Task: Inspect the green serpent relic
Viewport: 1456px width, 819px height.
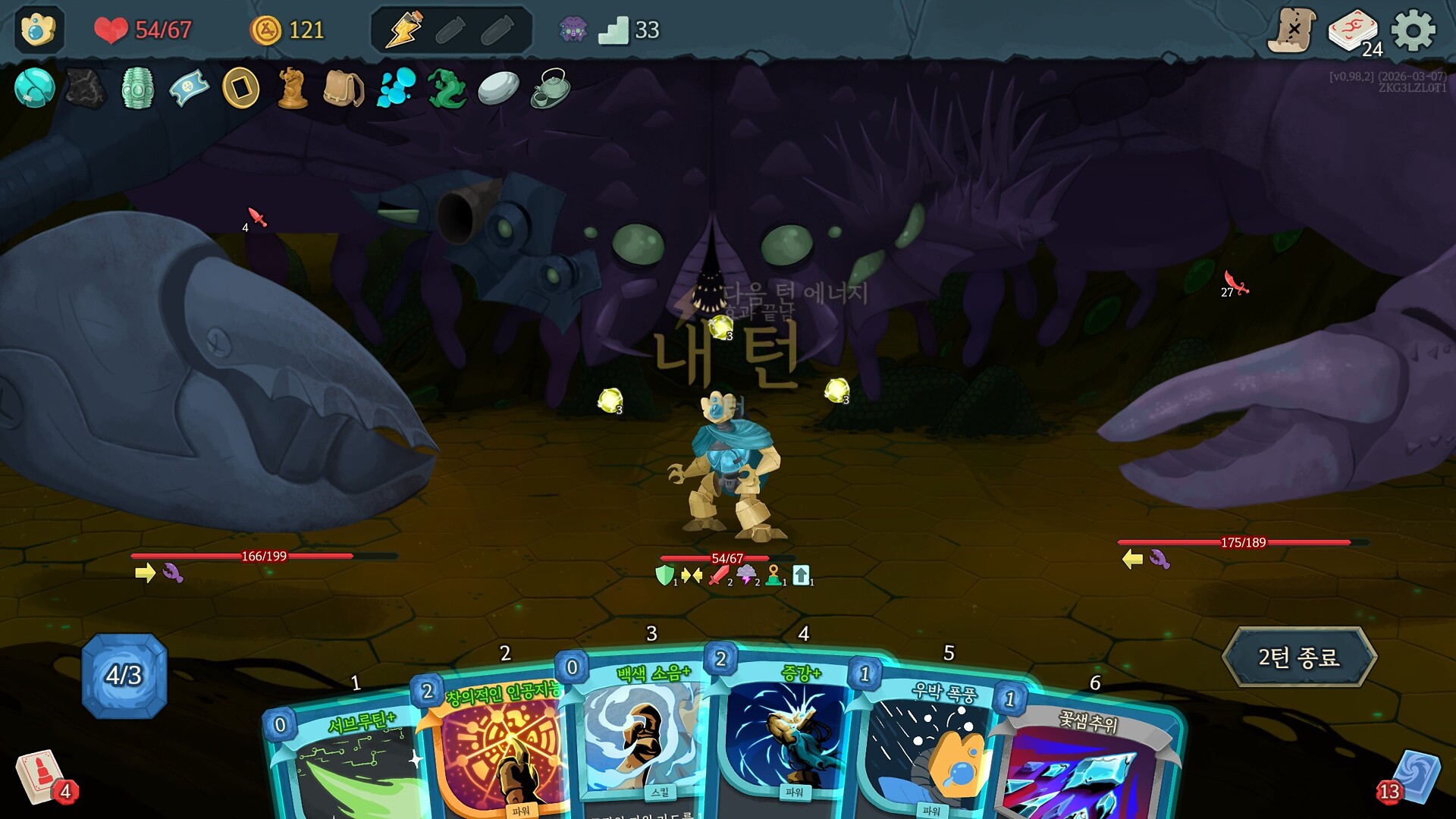Action: click(x=447, y=89)
